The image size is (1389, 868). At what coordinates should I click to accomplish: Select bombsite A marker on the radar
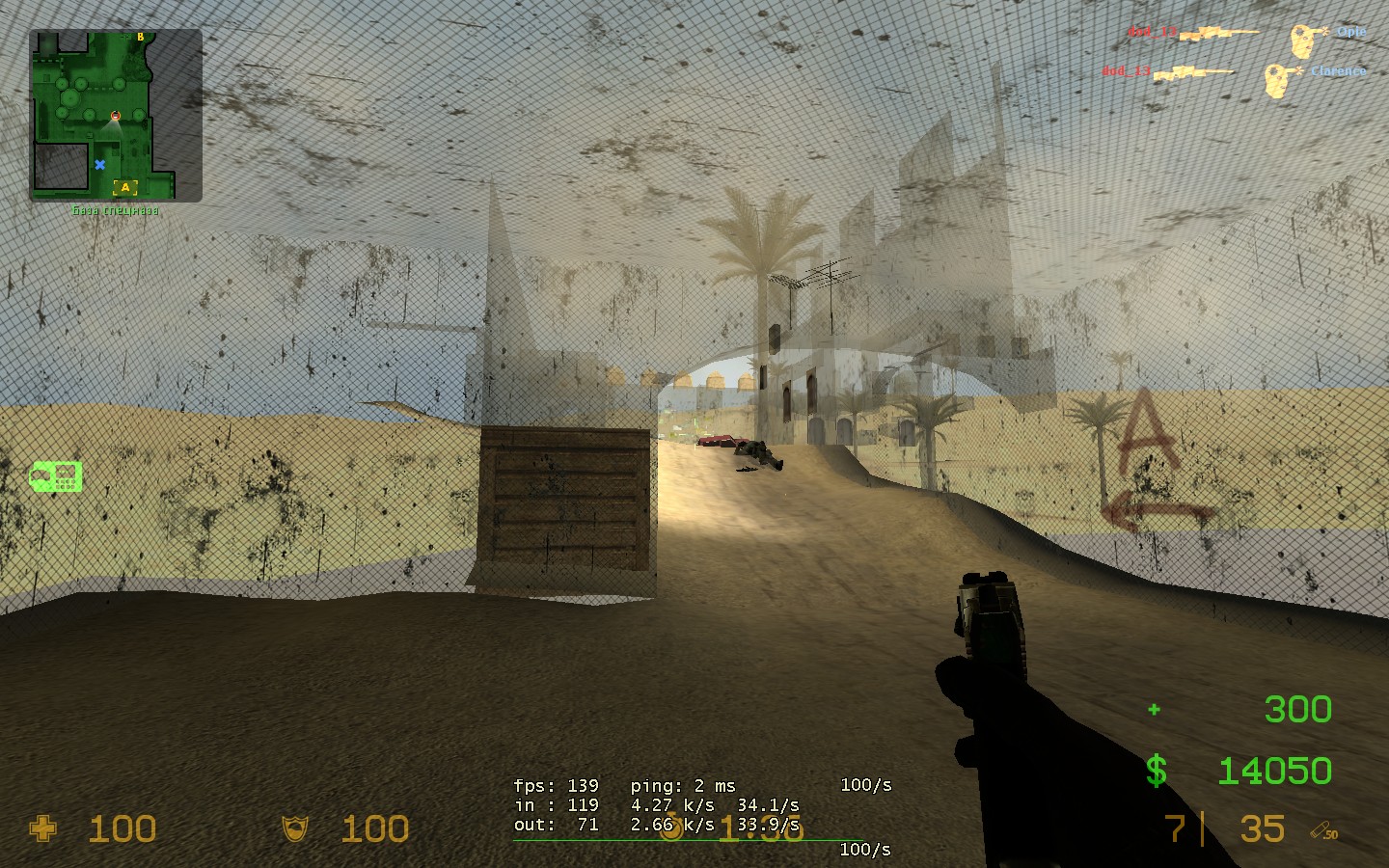[125, 188]
